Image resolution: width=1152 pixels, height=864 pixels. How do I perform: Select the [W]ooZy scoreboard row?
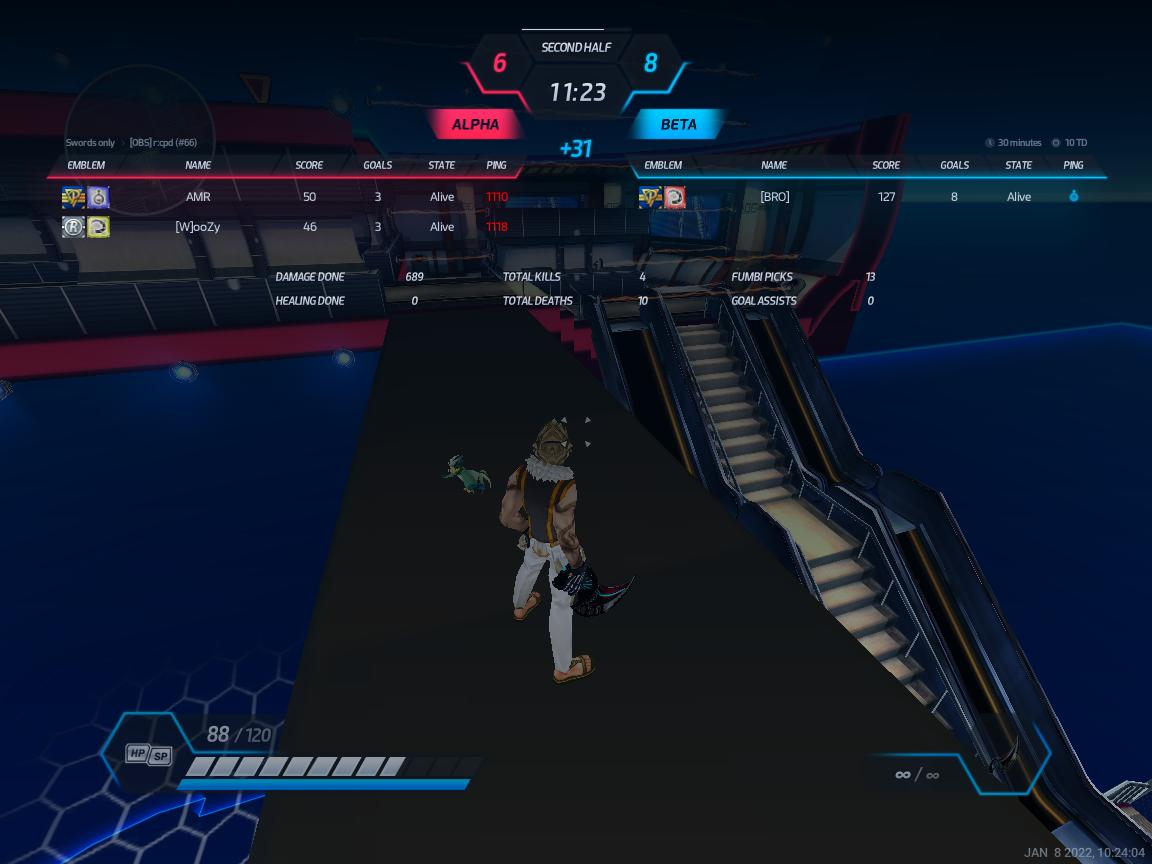198,227
